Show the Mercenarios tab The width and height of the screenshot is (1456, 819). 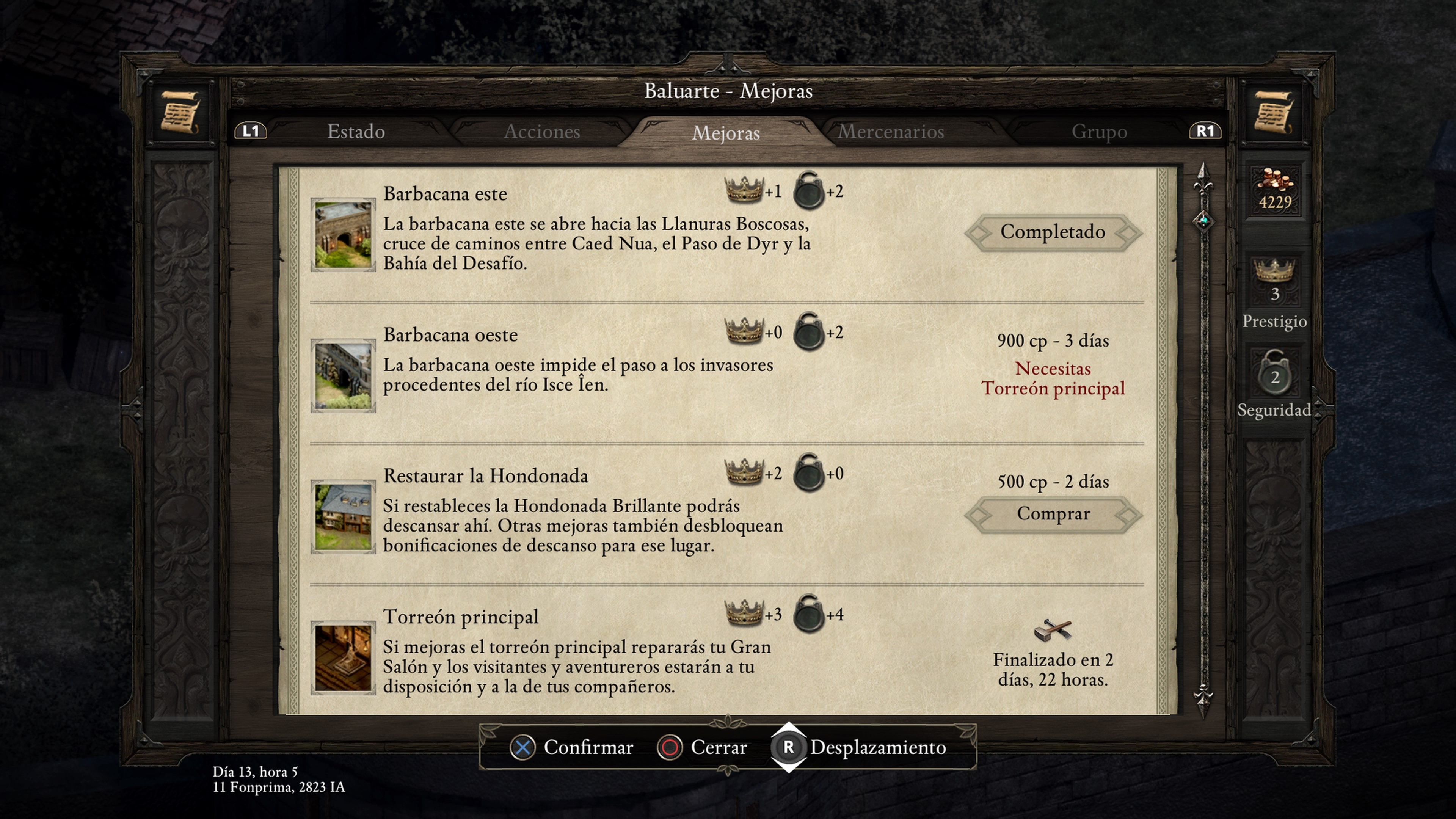(891, 132)
